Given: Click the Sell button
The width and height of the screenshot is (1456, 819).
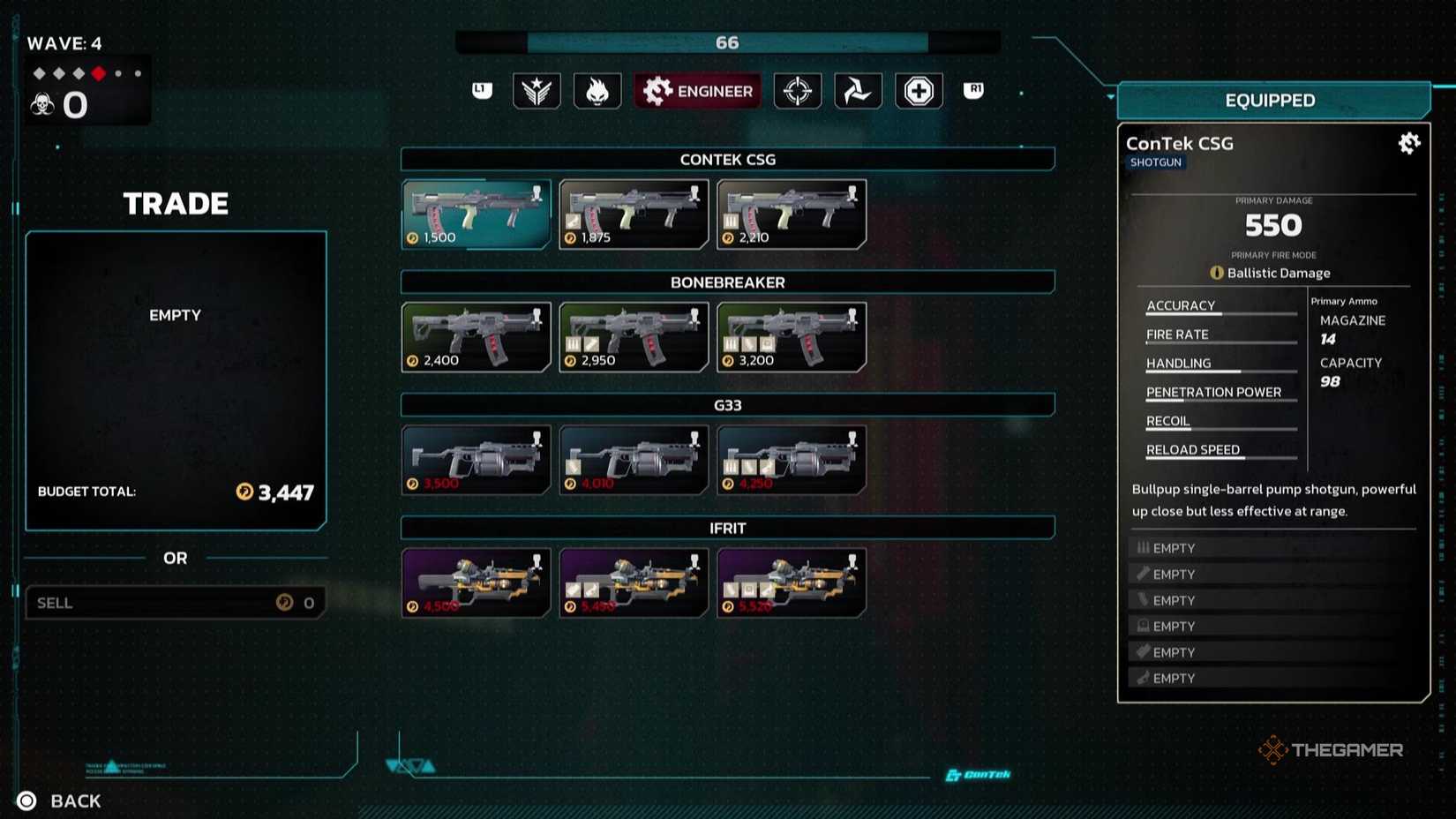Looking at the screenshot, I should point(176,603).
